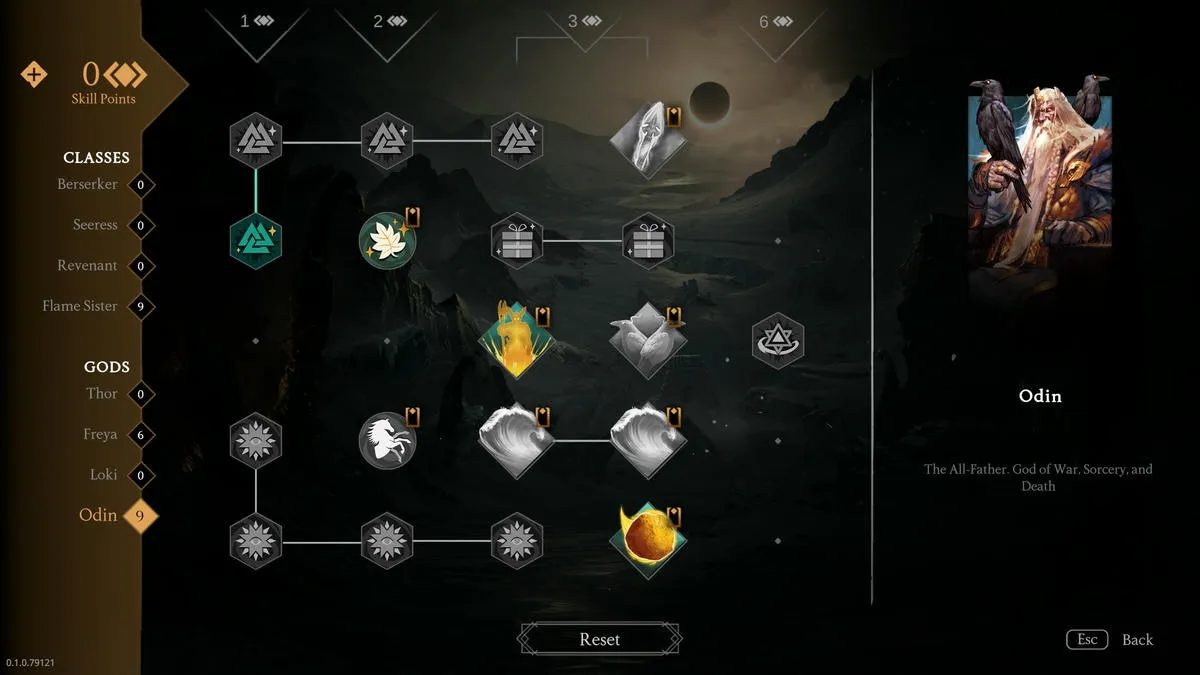
Task: Go back using the Back button
Action: click(x=1136, y=640)
